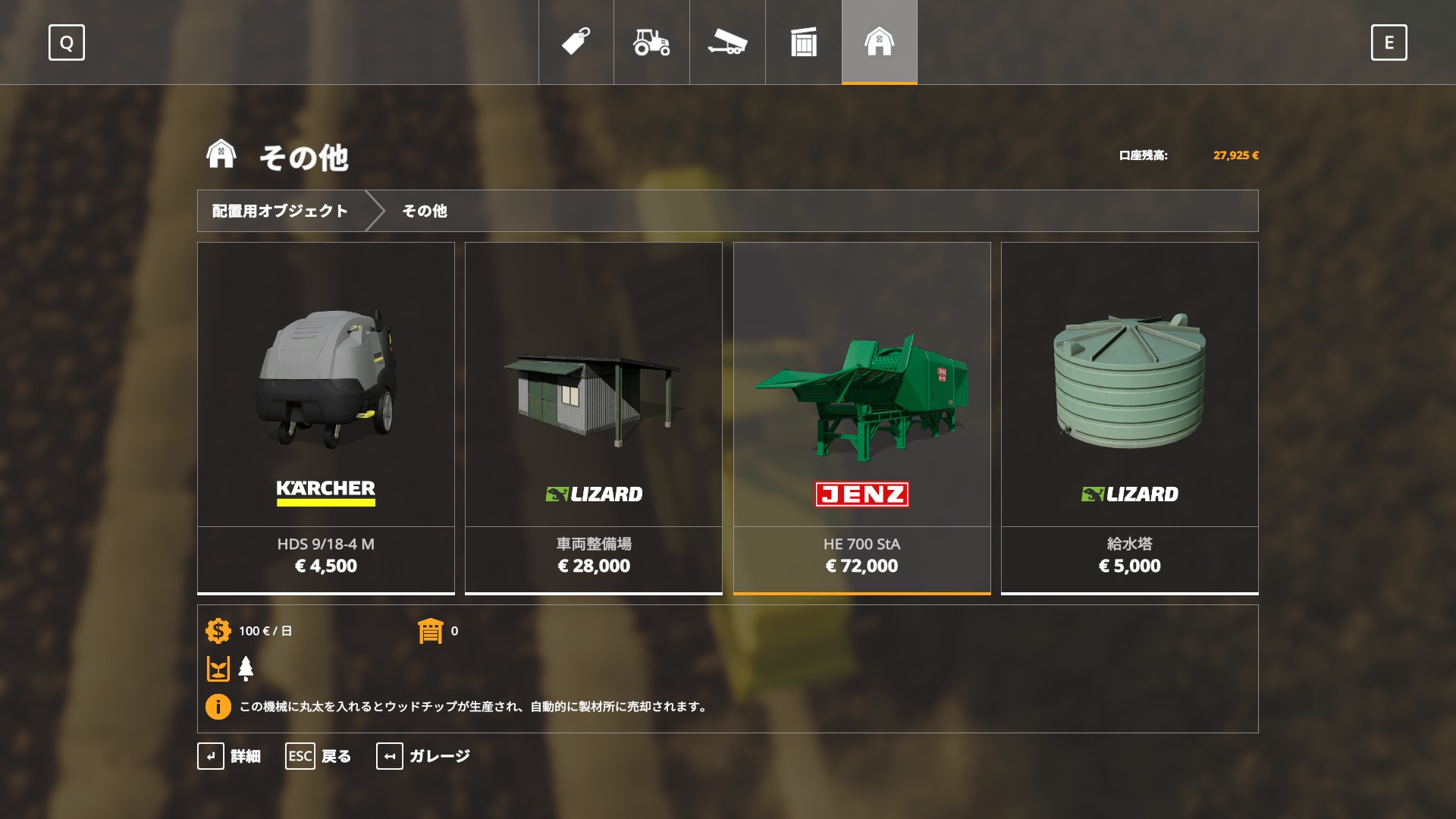The width and height of the screenshot is (1456, 819).
Task: Choose the Lizard 車両整備場 workshop card
Action: (x=594, y=417)
